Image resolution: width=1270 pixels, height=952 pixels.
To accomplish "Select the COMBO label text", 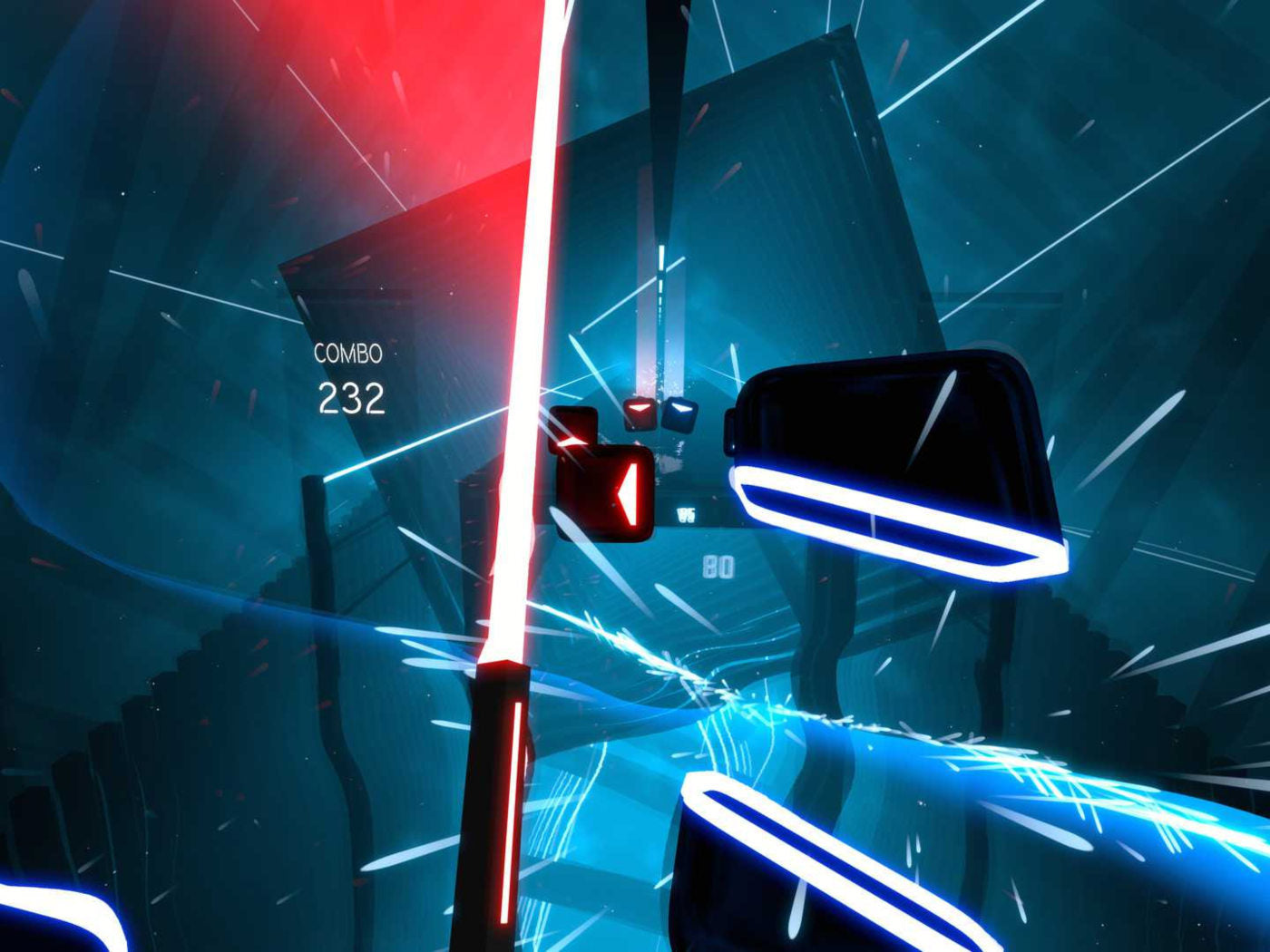I will 350,354.
